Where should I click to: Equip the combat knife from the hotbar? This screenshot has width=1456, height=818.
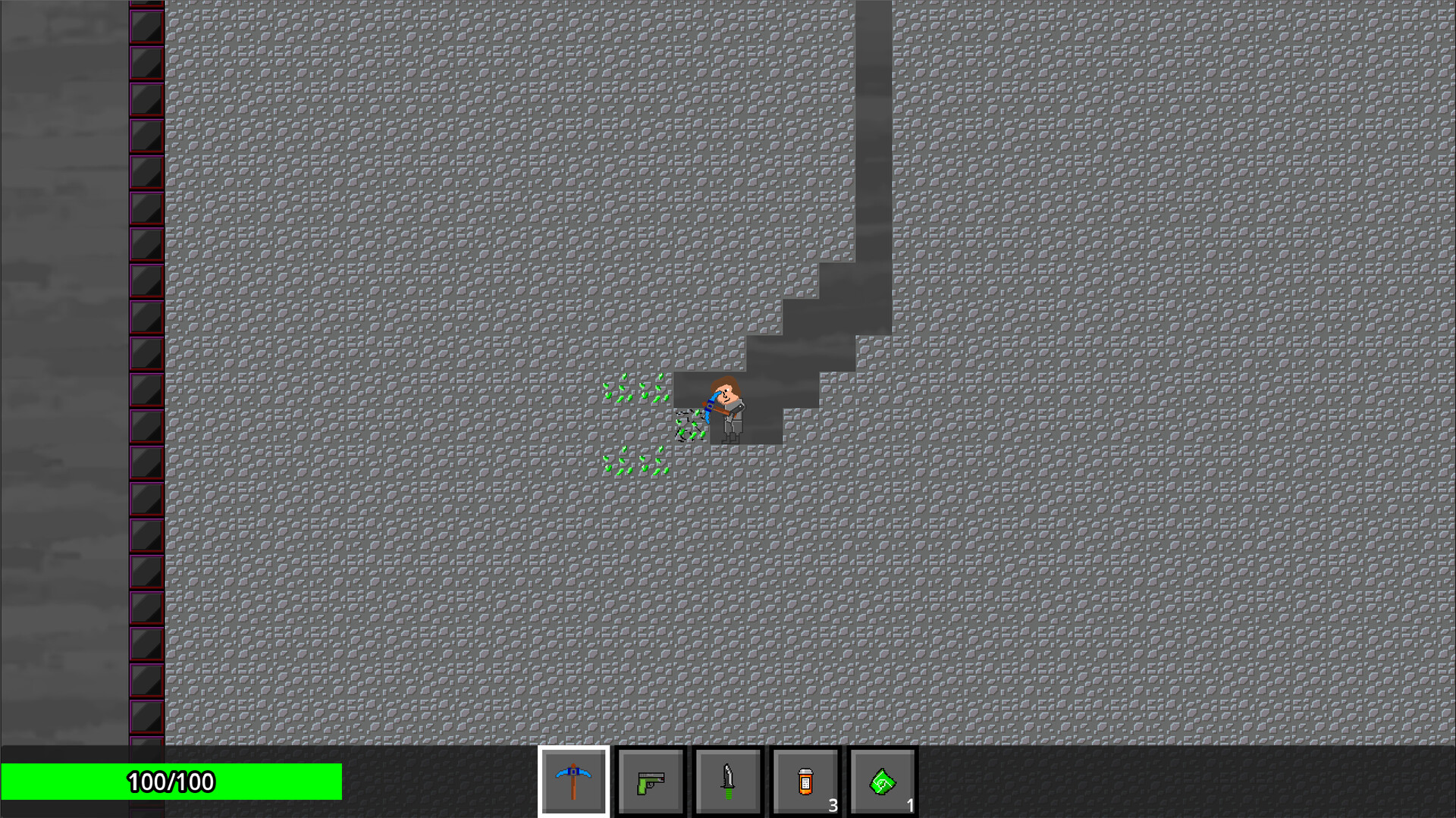727,781
